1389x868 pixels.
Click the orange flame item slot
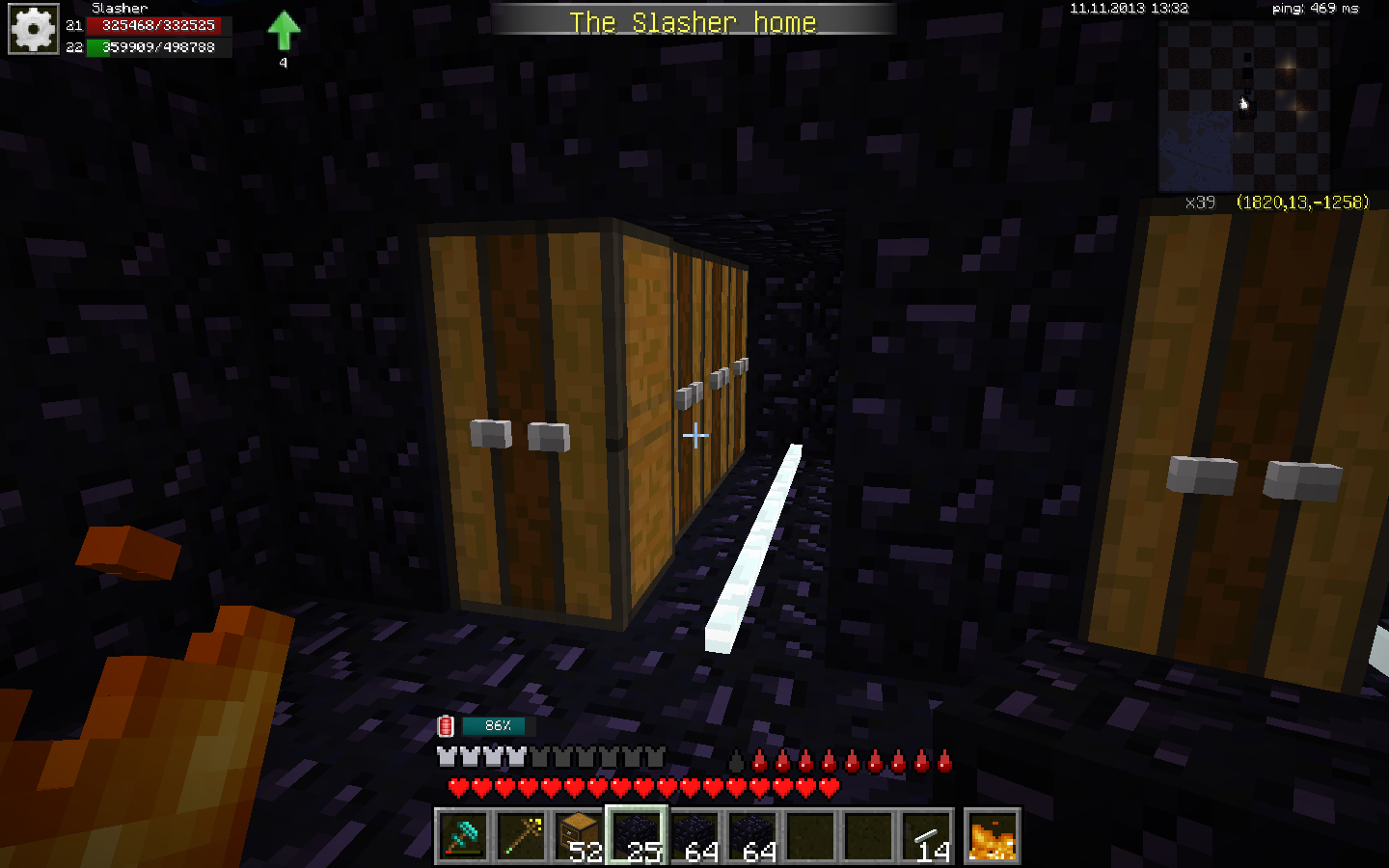(x=993, y=835)
